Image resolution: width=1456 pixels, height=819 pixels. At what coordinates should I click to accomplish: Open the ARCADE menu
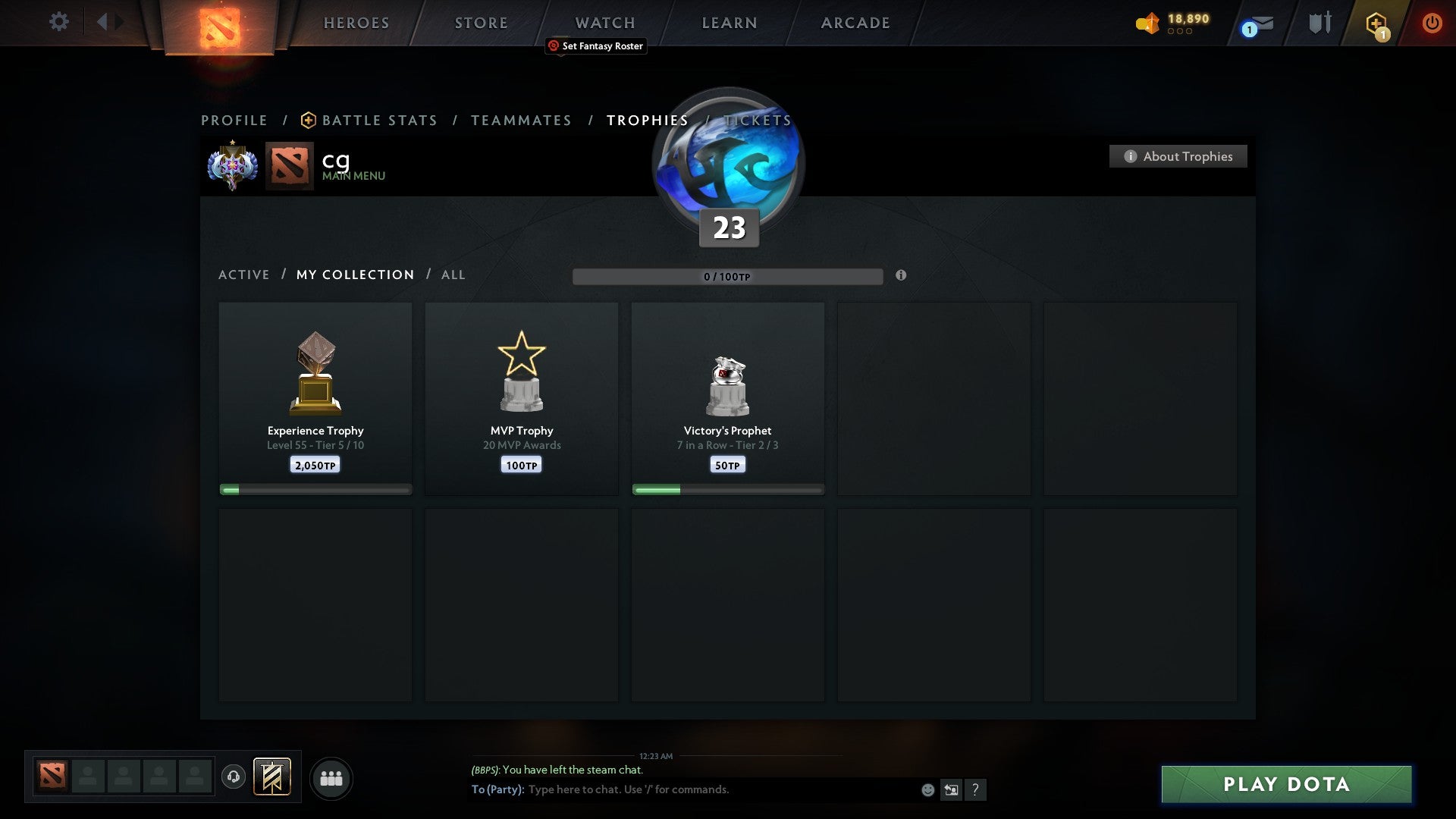pyautogui.click(x=854, y=23)
